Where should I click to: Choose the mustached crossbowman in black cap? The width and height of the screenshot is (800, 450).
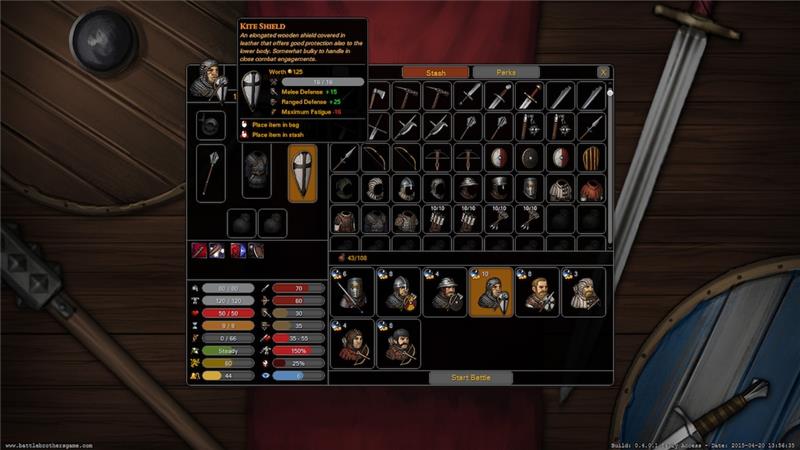(x=397, y=342)
